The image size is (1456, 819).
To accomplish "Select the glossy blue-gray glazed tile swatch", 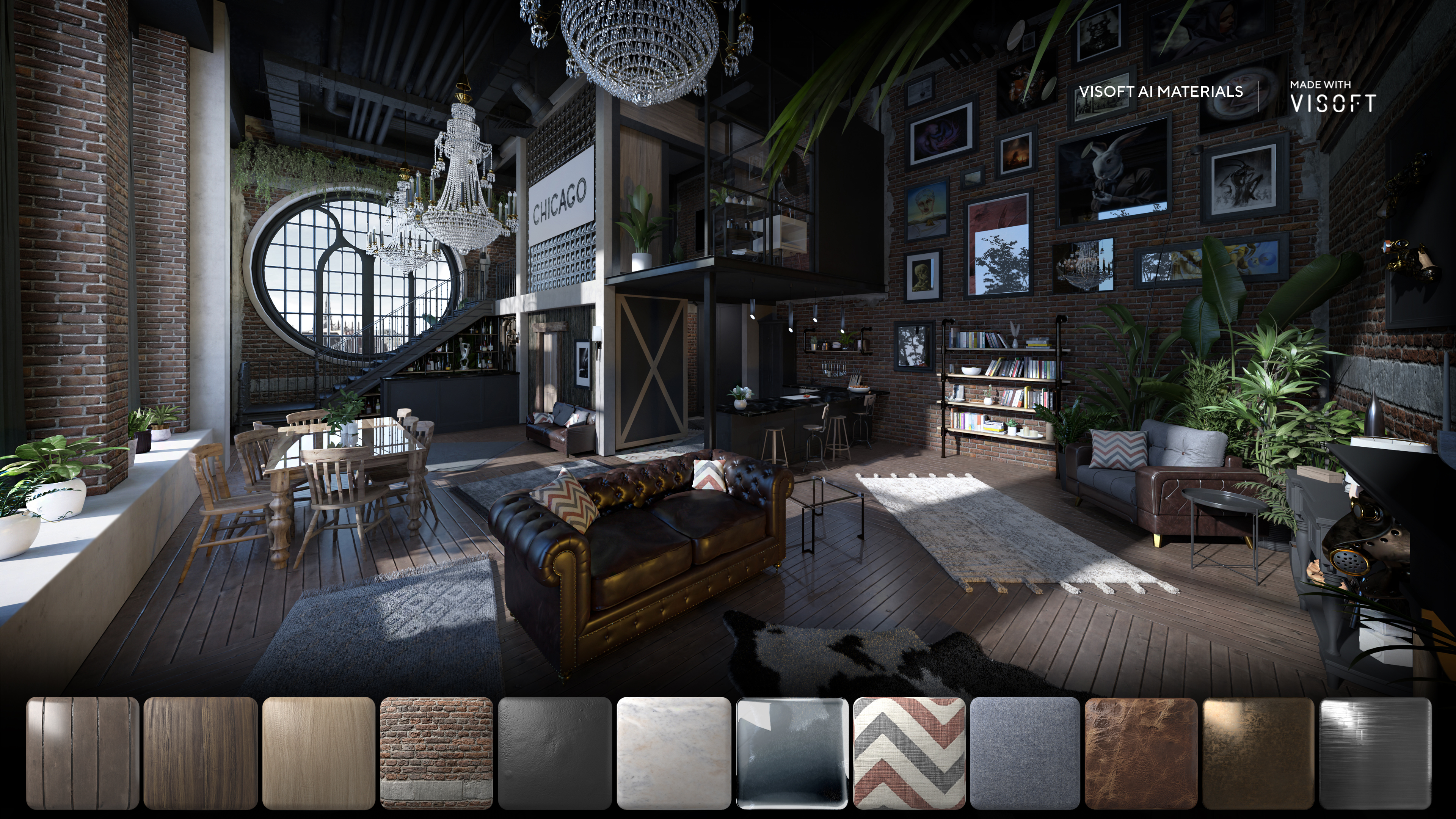I will [791, 753].
